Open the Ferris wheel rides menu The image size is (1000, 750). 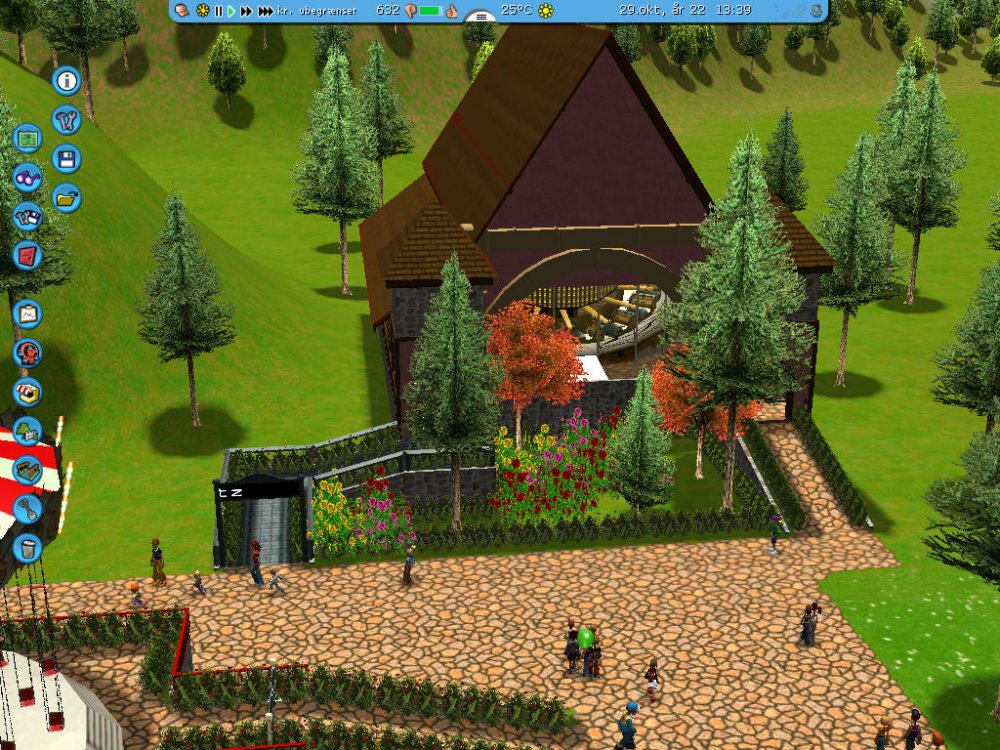click(28, 352)
